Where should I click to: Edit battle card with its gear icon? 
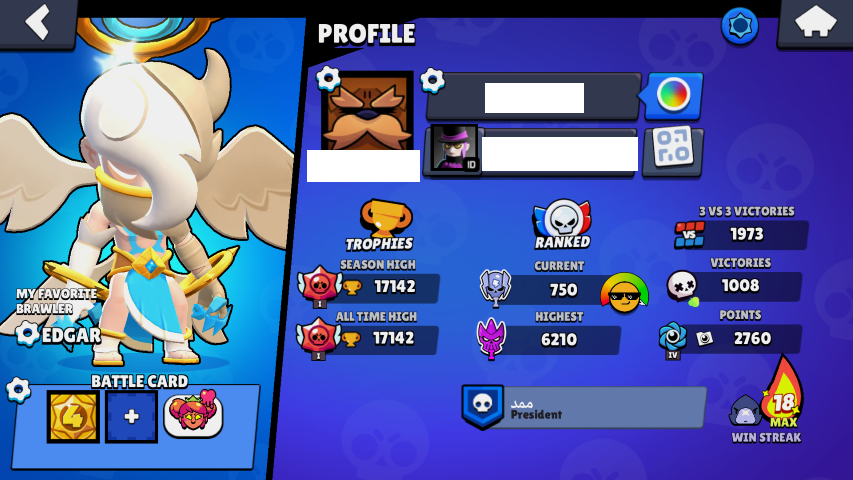17,389
